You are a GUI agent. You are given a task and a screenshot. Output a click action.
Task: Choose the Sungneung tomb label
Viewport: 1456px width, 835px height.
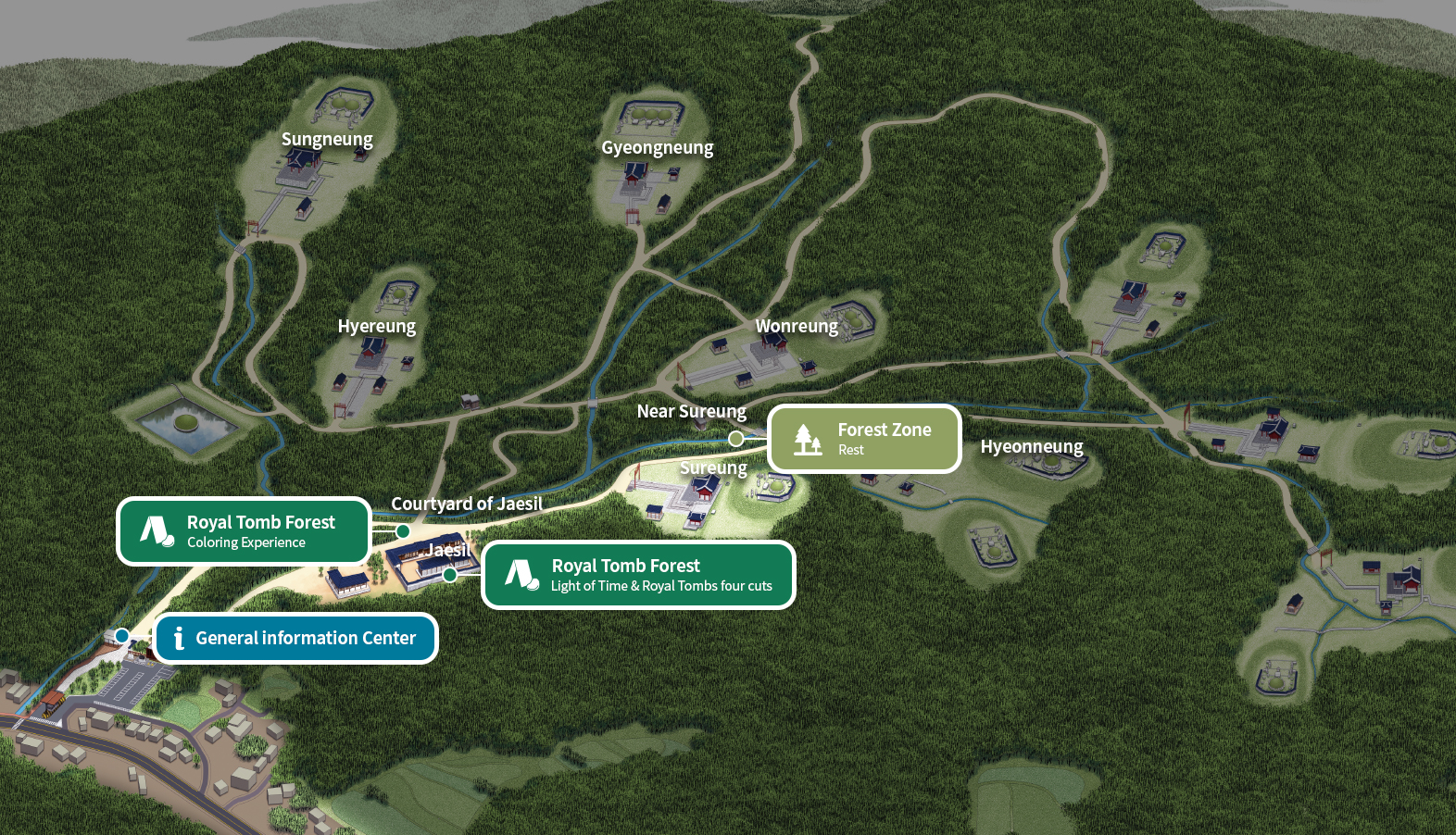(x=327, y=140)
